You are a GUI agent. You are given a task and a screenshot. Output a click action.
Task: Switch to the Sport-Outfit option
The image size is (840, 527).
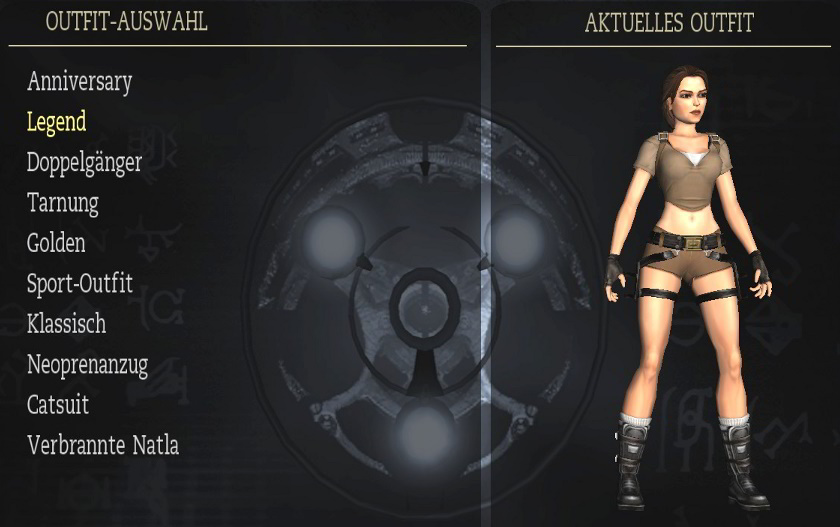tap(79, 284)
